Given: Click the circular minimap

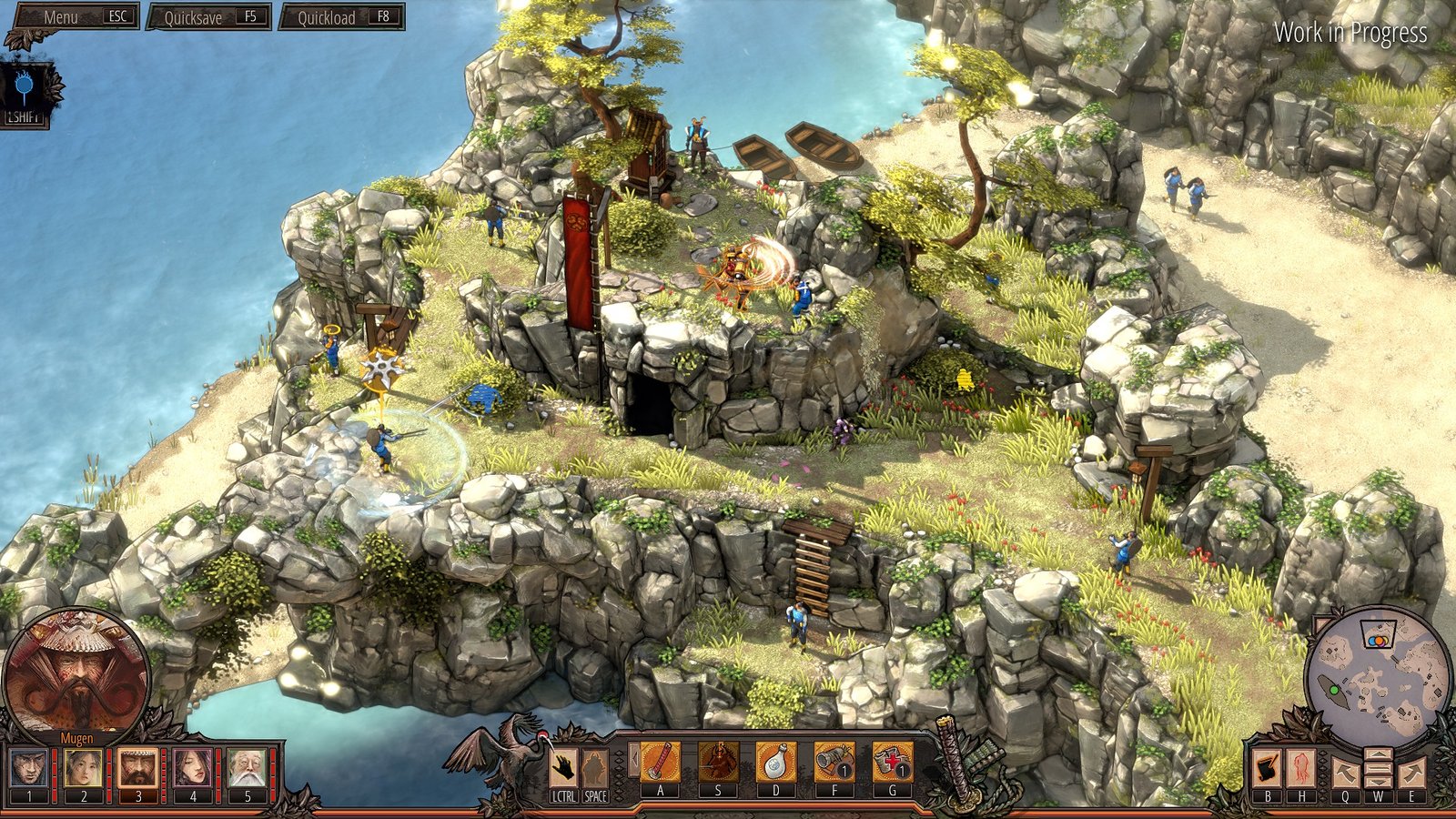Looking at the screenshot, I should 1377,667.
